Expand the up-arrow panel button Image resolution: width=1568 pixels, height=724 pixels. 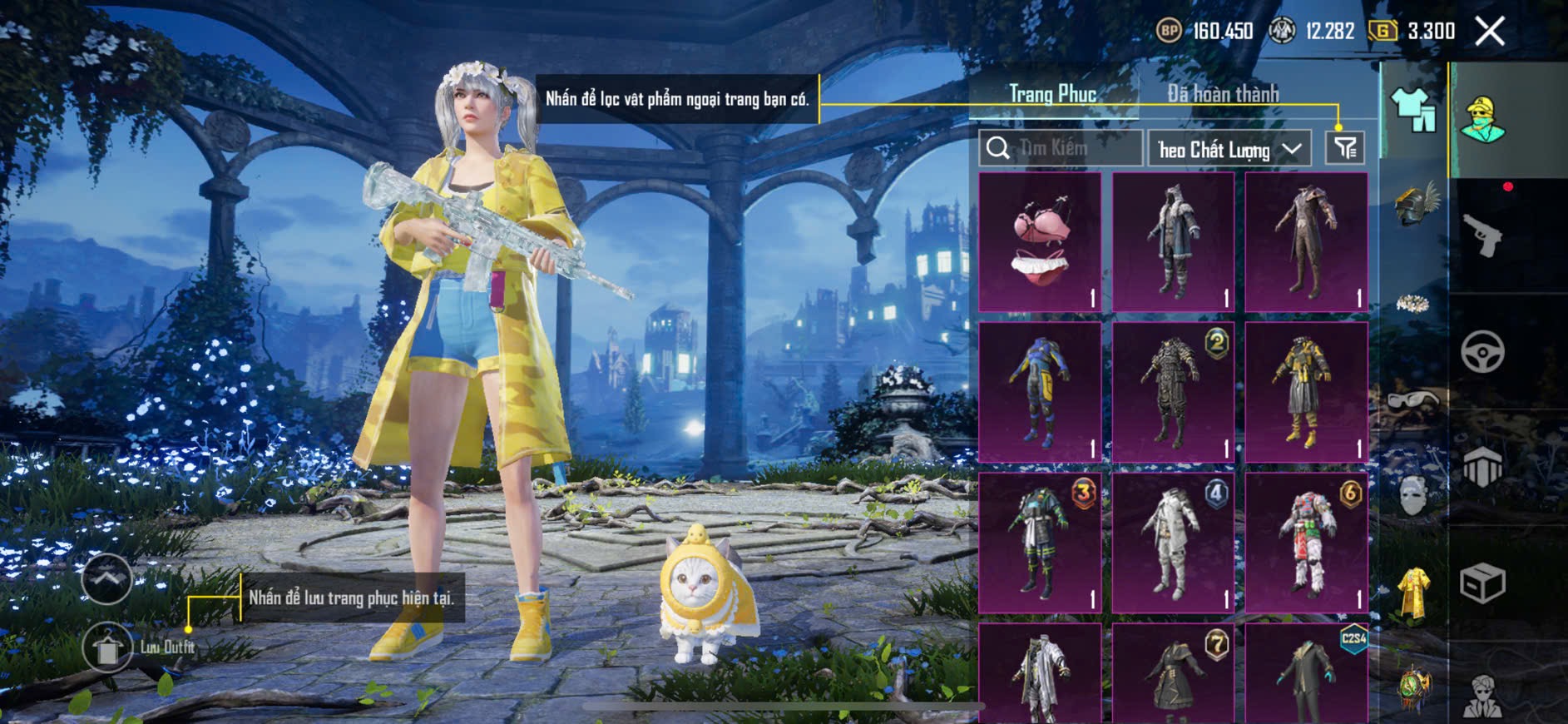coord(106,578)
